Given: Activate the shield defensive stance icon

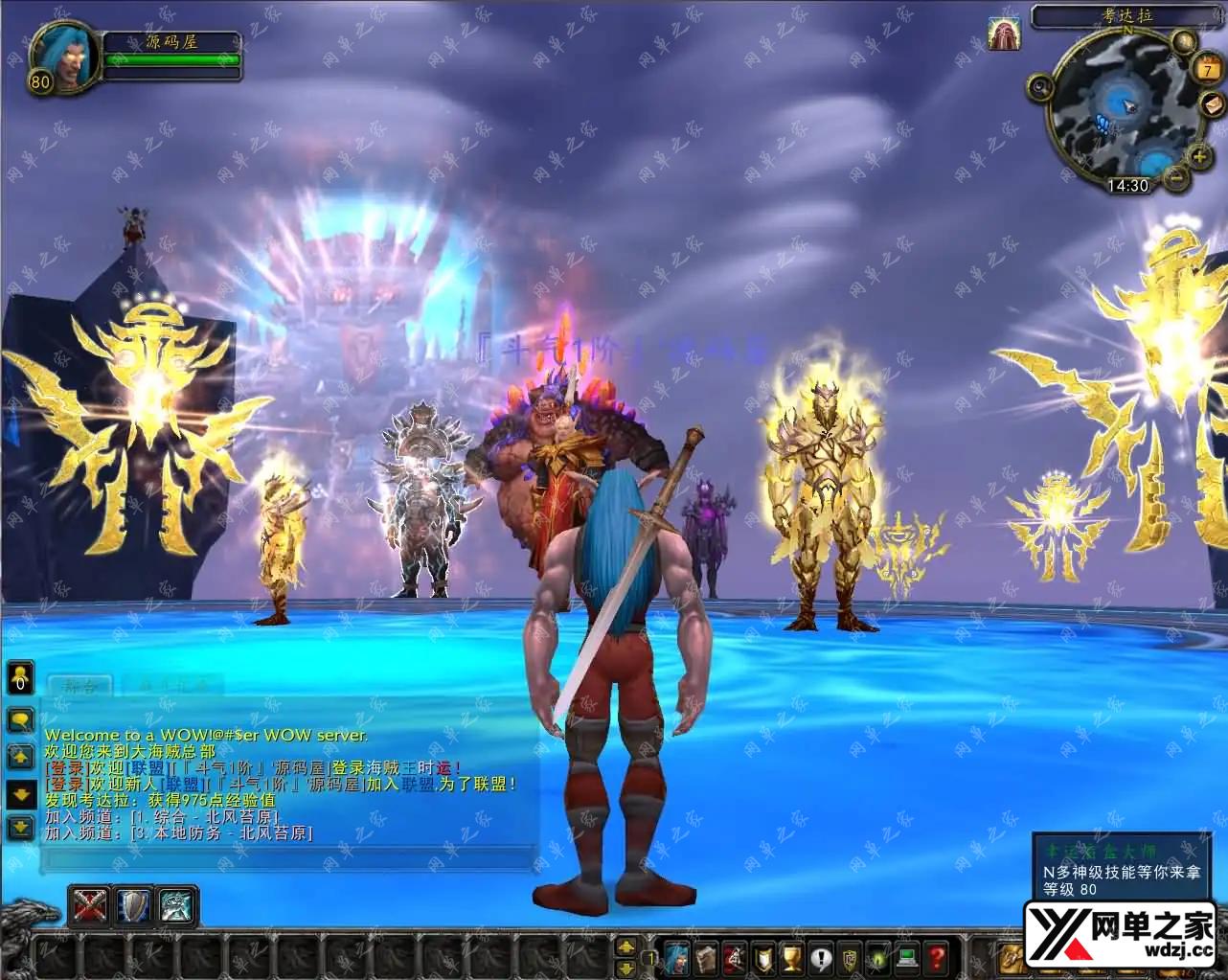Looking at the screenshot, I should click(x=134, y=905).
